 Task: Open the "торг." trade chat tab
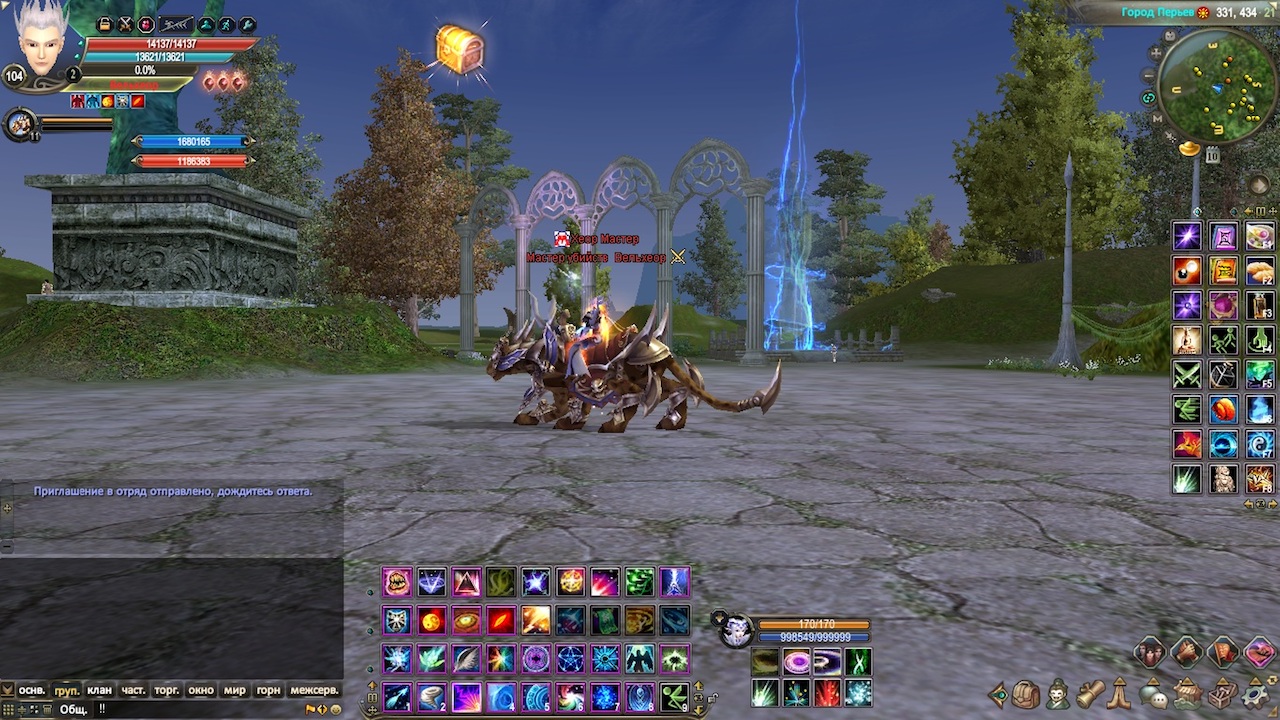166,690
